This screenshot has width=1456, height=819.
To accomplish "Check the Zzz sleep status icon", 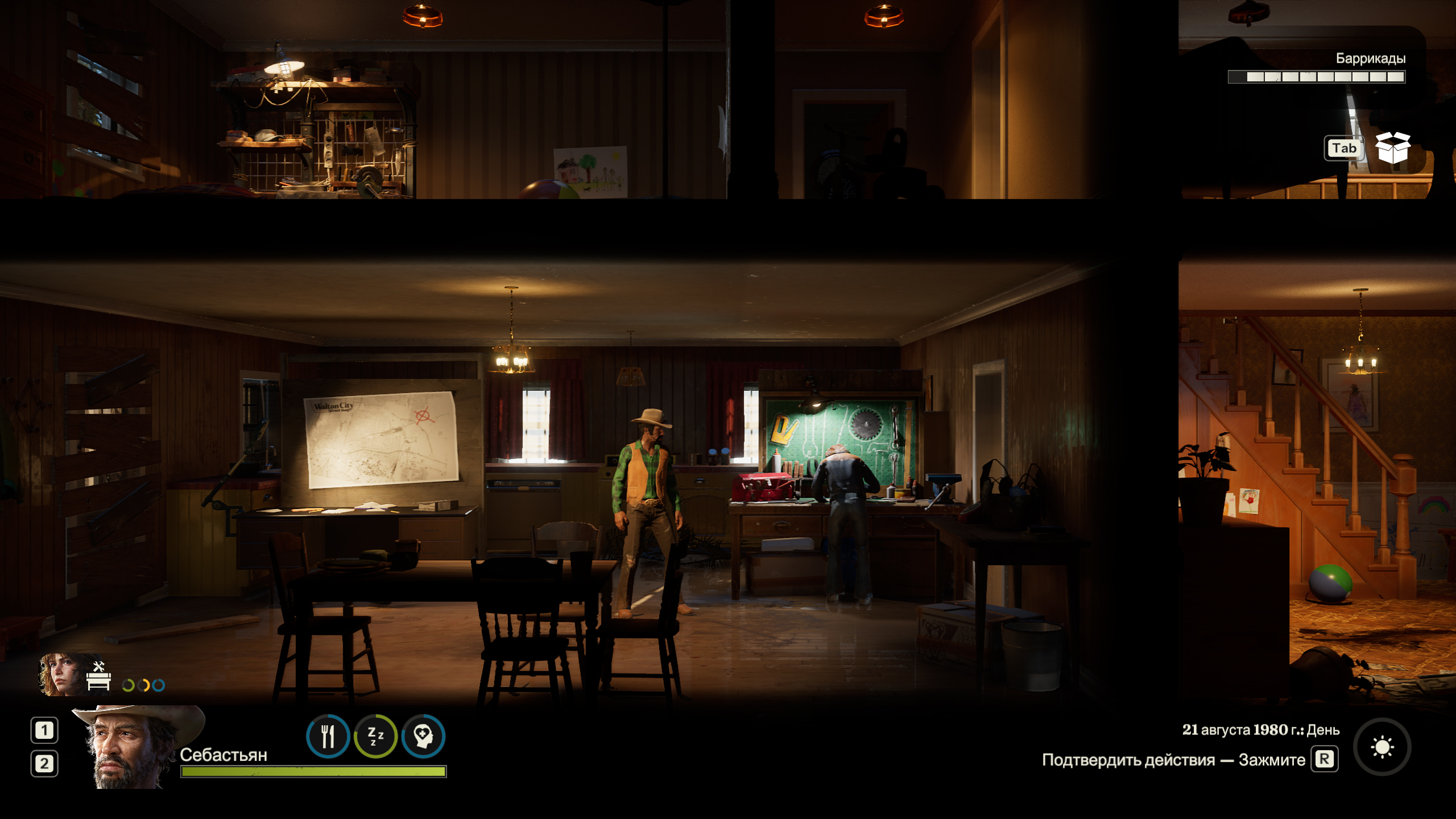I will click(375, 737).
